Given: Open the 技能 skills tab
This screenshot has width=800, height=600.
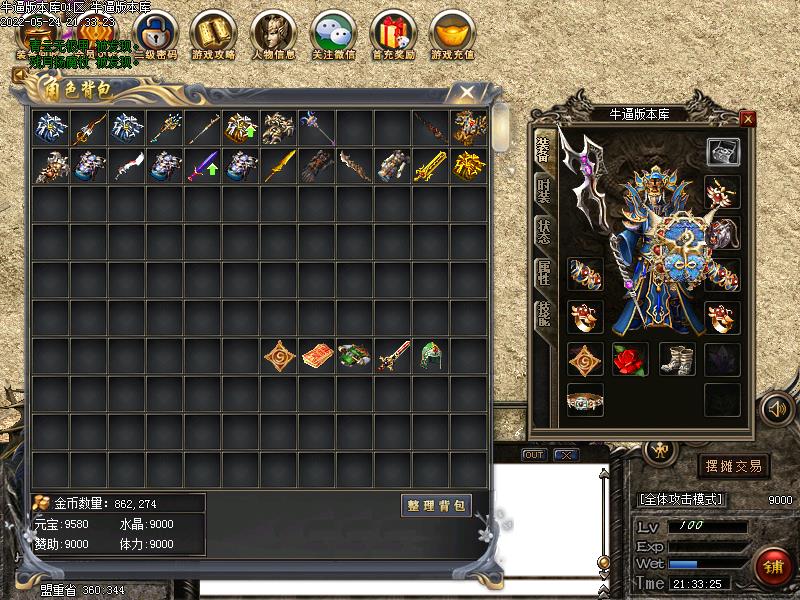Looking at the screenshot, I should pos(543,315).
